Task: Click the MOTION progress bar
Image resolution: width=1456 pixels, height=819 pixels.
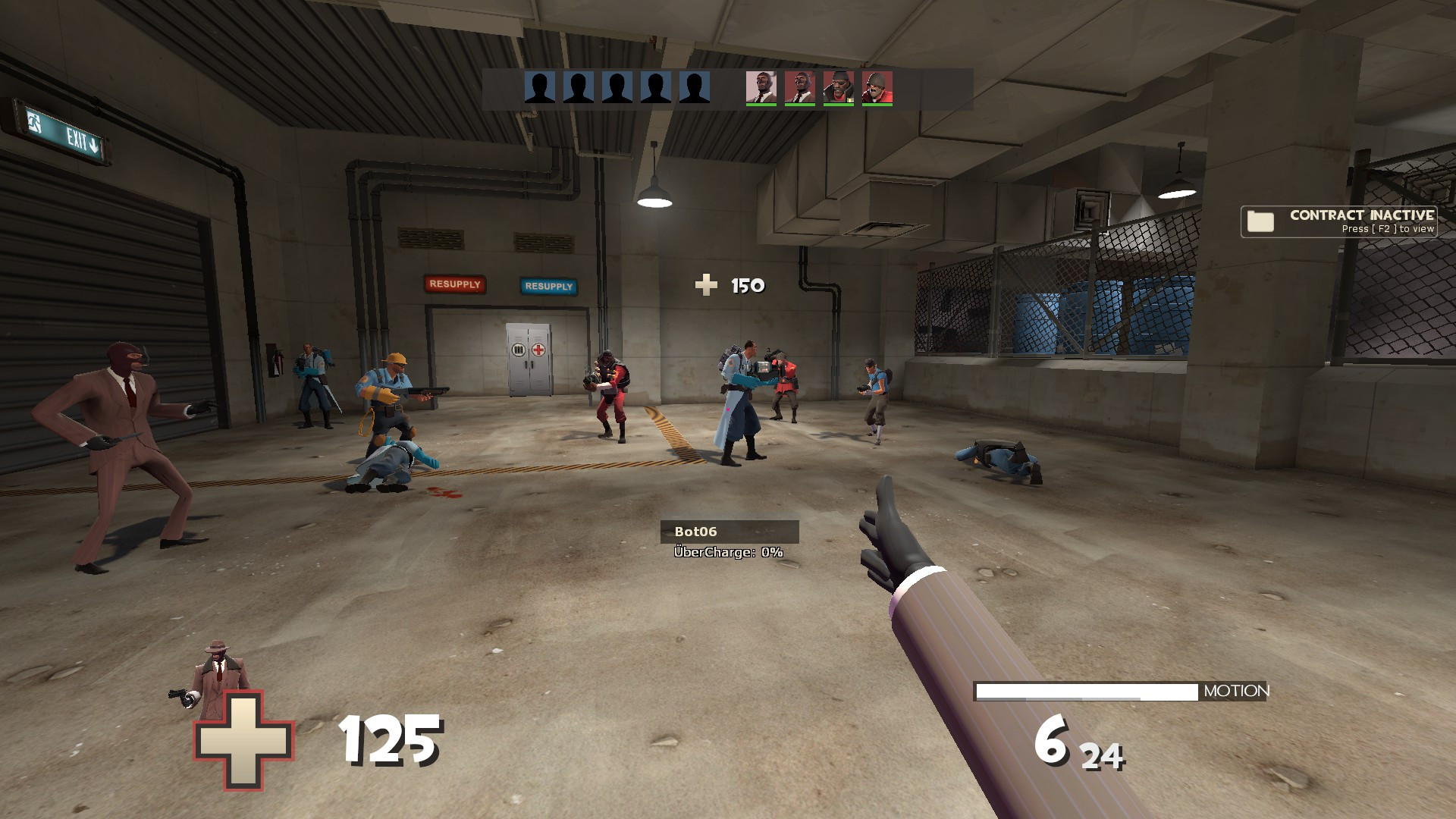Action: [1087, 692]
